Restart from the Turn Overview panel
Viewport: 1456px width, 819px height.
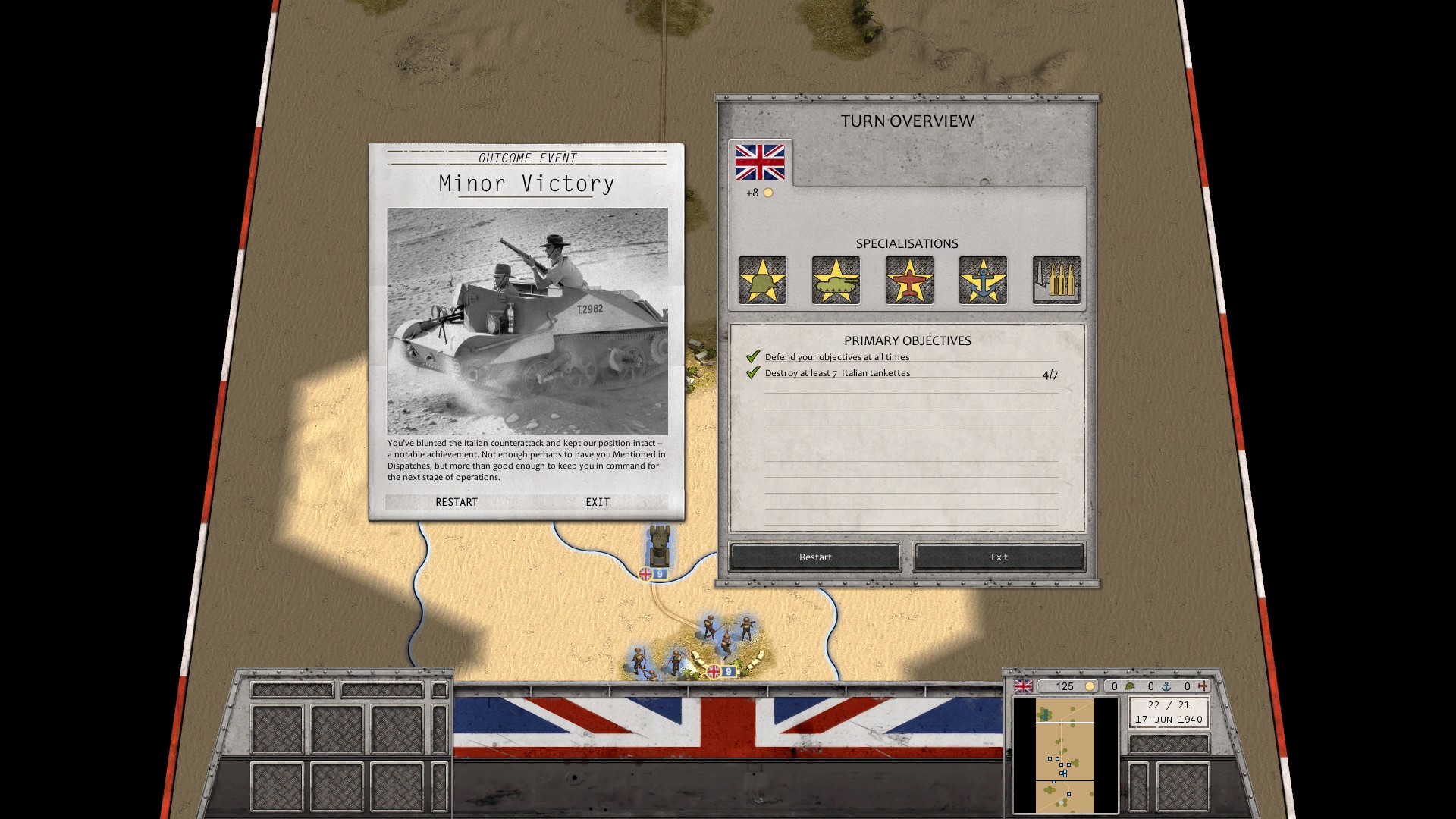click(815, 557)
